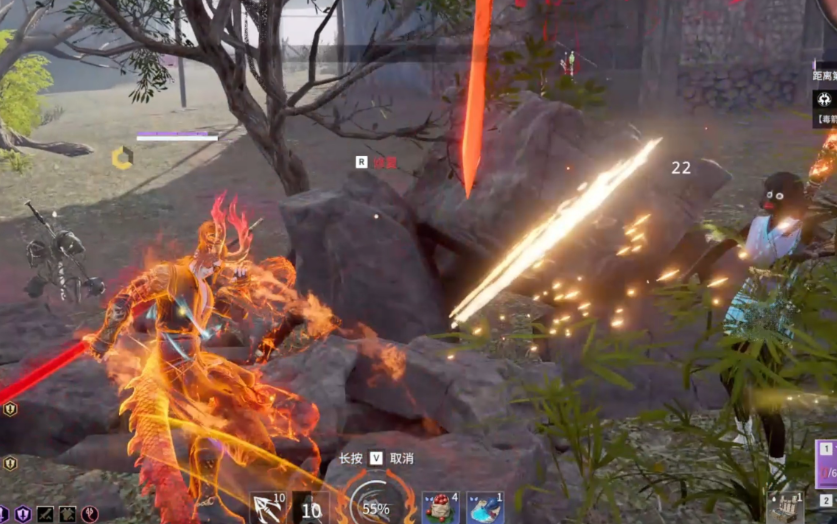837x524 pixels.
Task: Click the skull icon below the distance label
Action: (825, 100)
